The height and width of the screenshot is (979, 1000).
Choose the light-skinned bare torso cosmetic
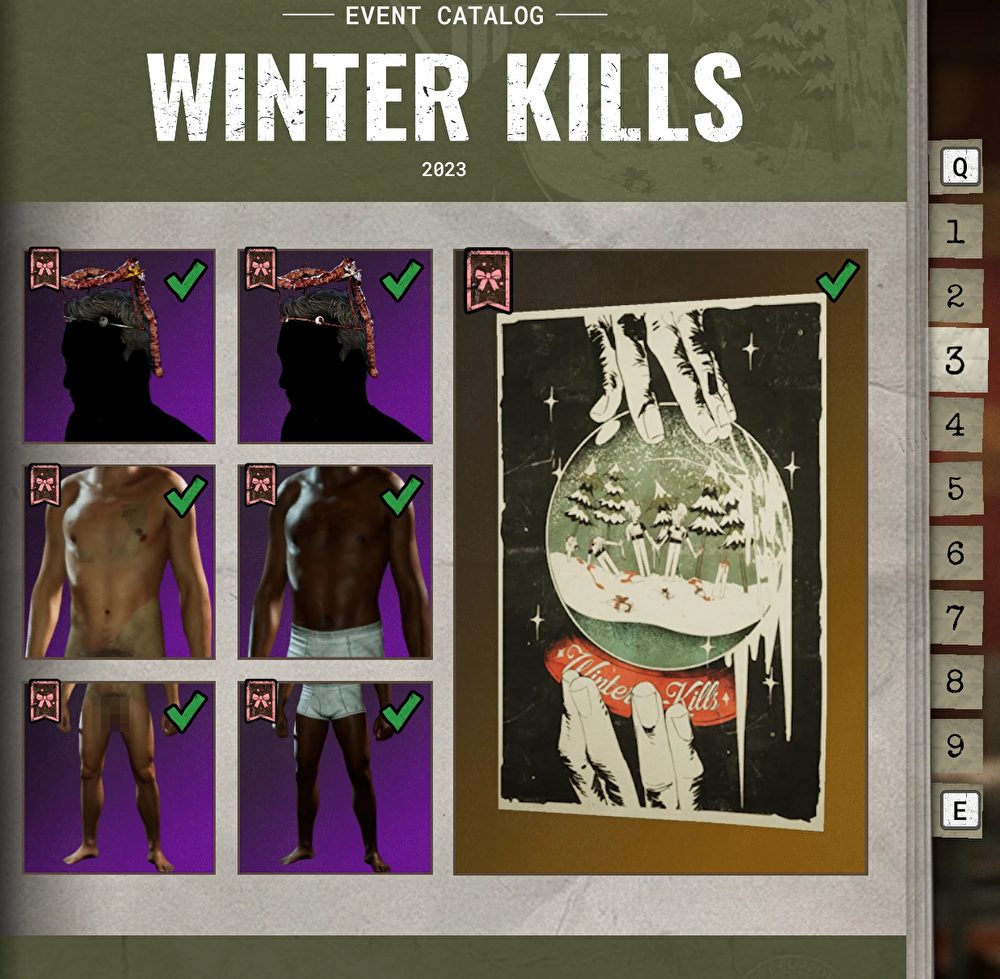(x=119, y=561)
